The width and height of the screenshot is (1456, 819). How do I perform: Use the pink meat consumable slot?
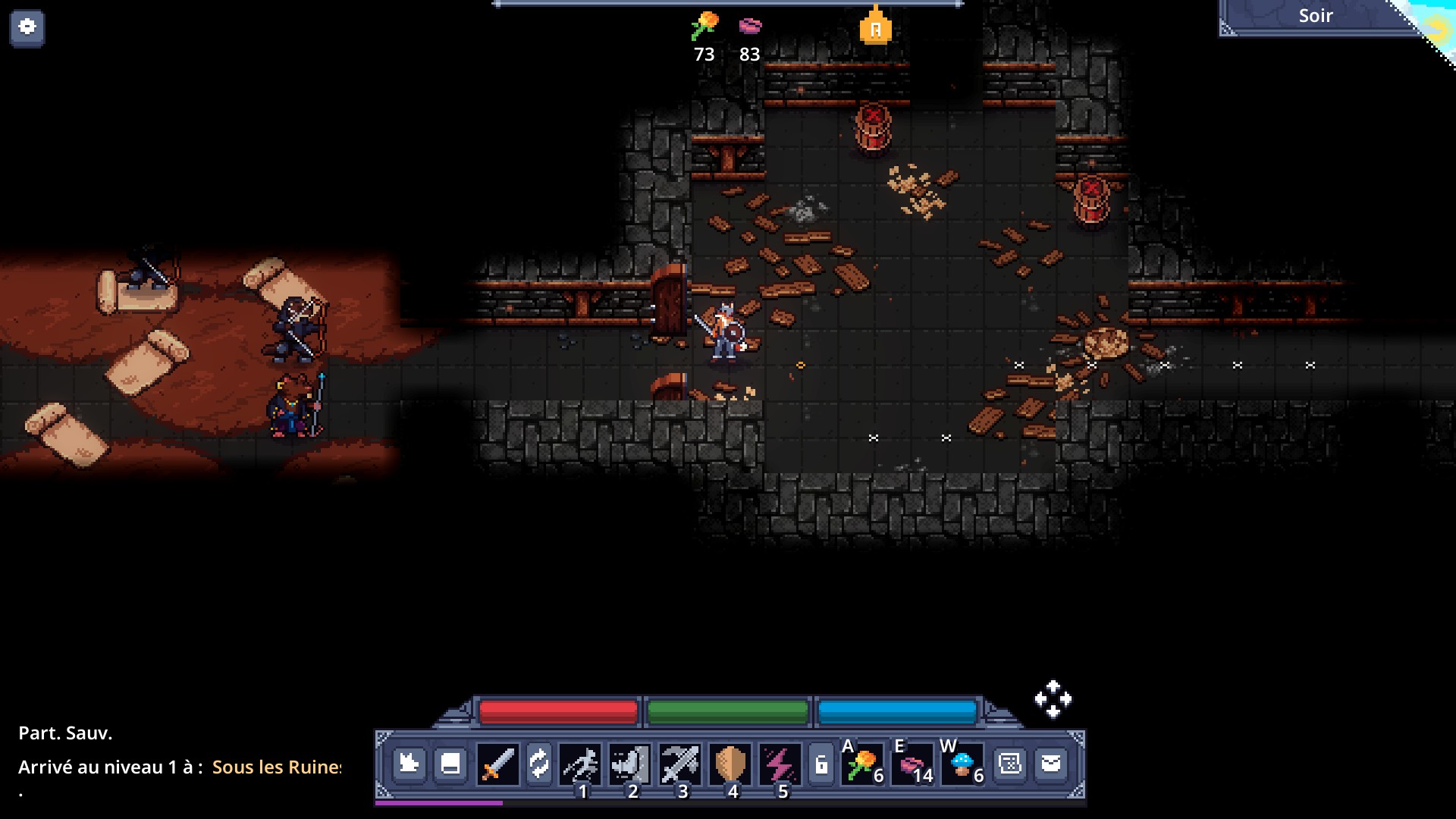pos(913,764)
